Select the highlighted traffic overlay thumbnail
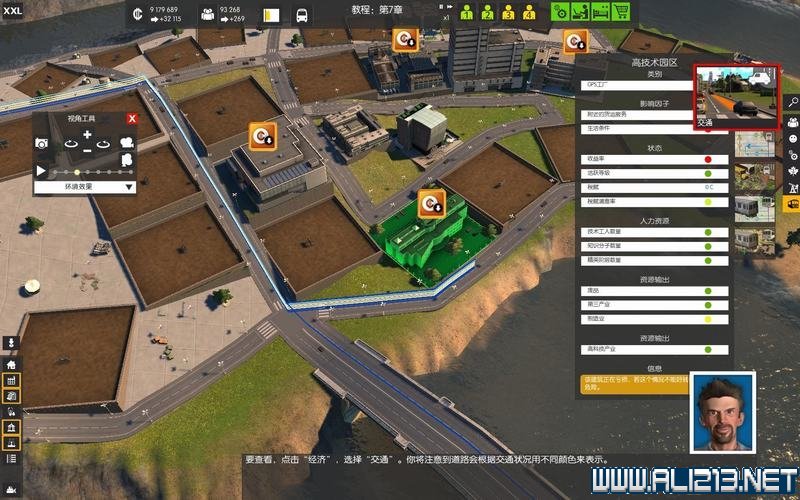This screenshot has height=500, width=800. (736, 97)
